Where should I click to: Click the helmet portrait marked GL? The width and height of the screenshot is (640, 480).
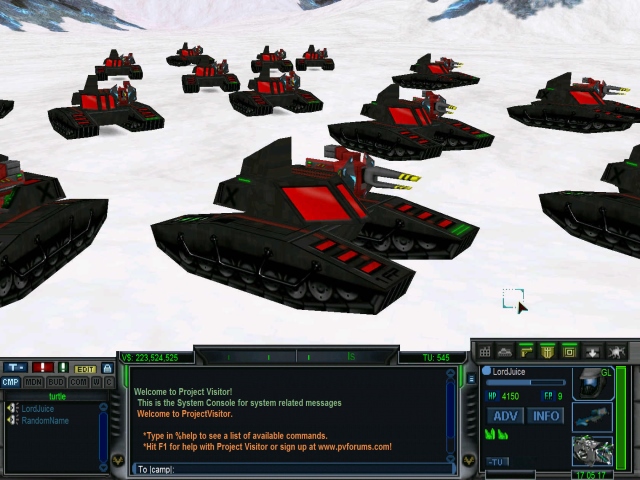(592, 384)
